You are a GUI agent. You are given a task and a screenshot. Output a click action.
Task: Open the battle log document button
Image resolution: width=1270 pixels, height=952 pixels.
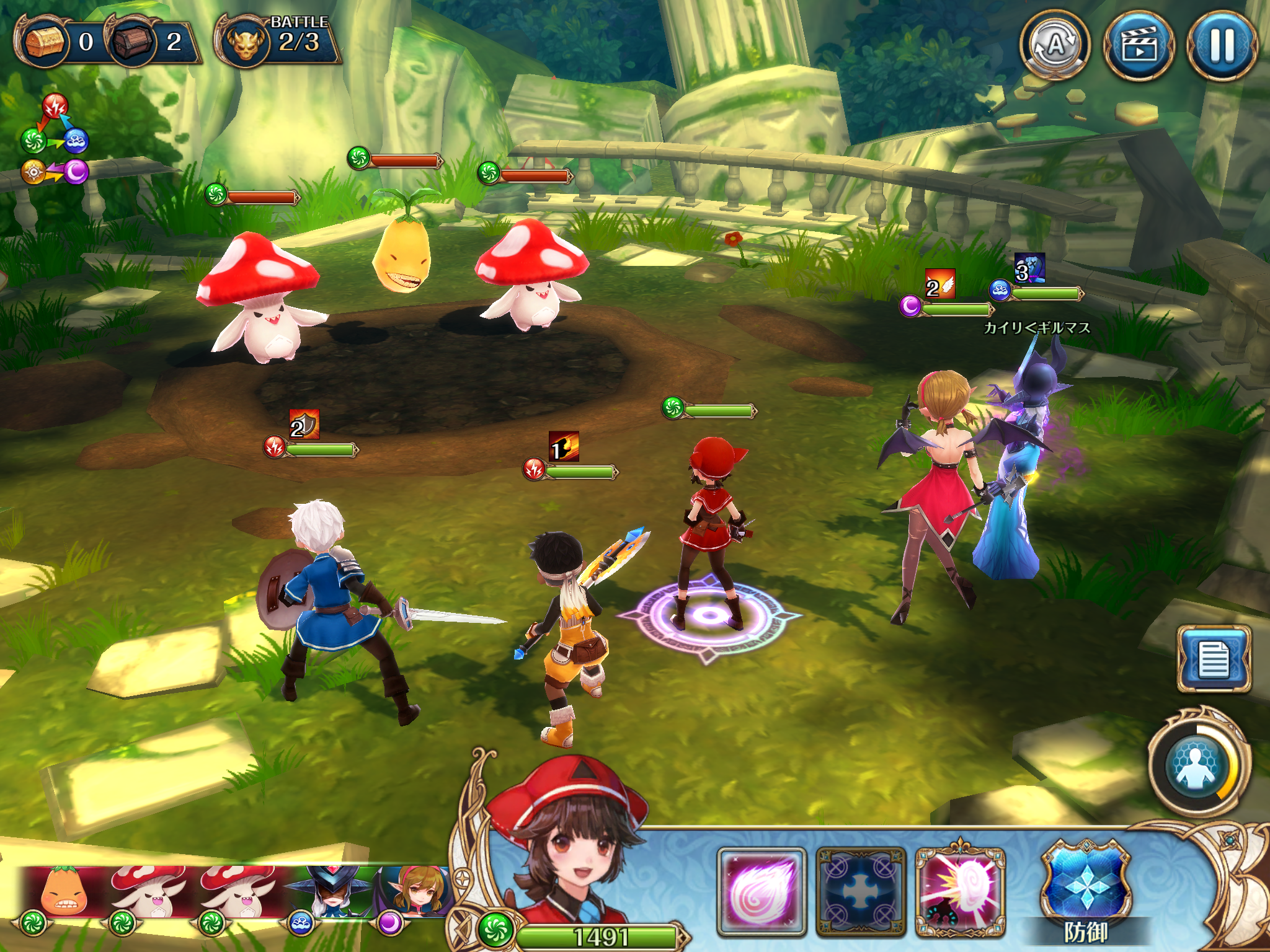coord(1214,659)
